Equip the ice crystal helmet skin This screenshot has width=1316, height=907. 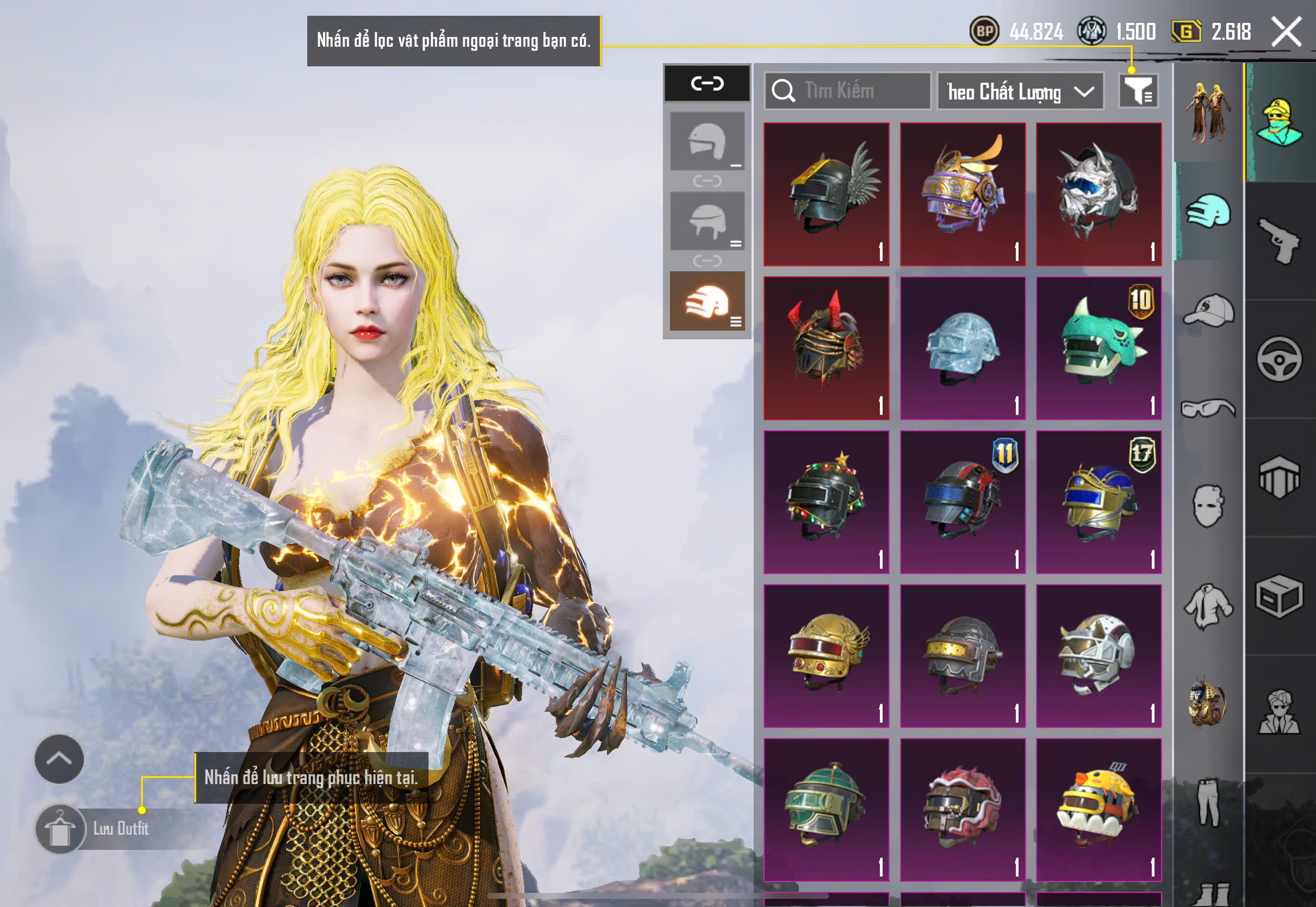point(963,348)
